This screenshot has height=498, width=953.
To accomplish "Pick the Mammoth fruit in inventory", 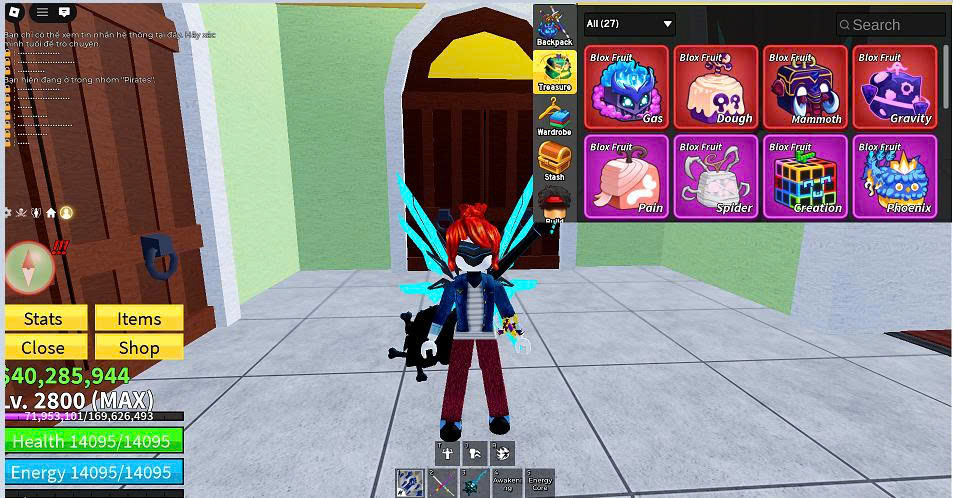I will click(x=805, y=87).
